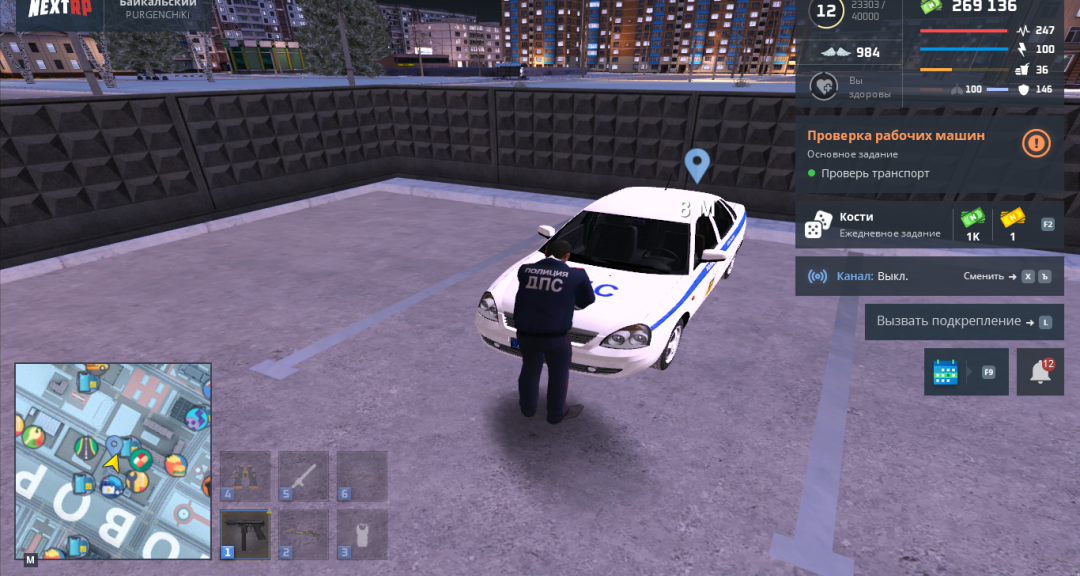Click the wrench repair marker on the minimap
Screen dimensions: 1080x576
[137, 481]
